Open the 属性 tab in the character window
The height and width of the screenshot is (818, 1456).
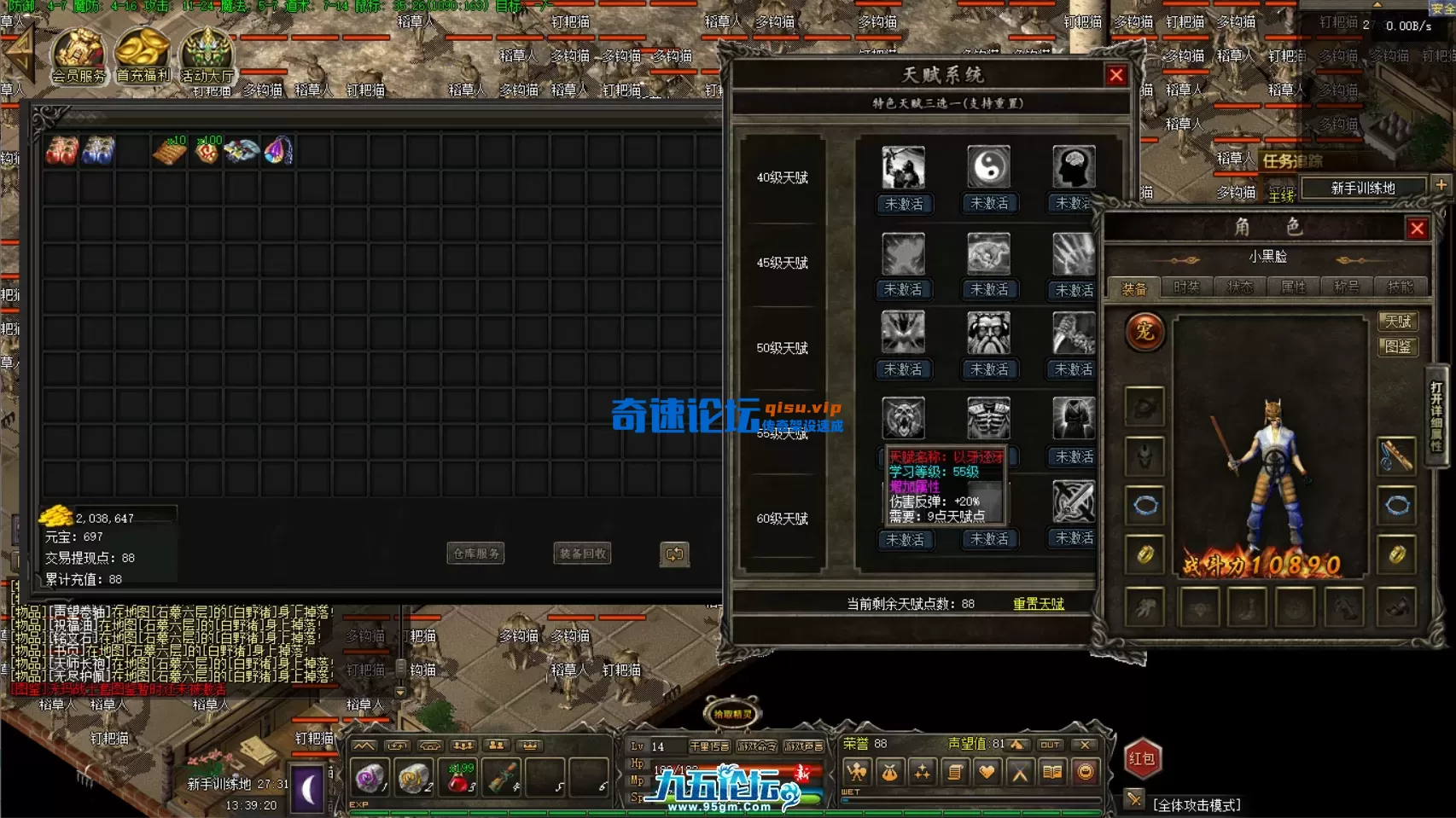1293,287
